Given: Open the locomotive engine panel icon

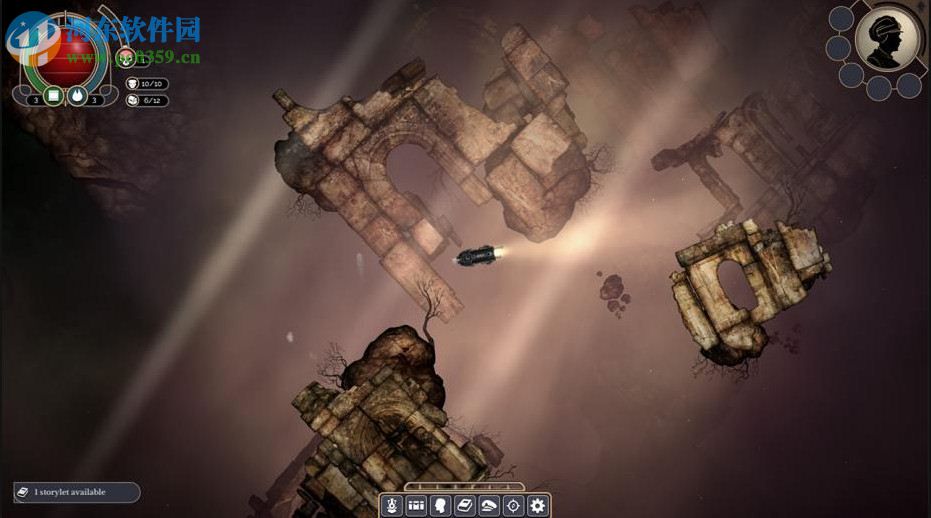Looking at the screenshot, I should click(392, 505).
